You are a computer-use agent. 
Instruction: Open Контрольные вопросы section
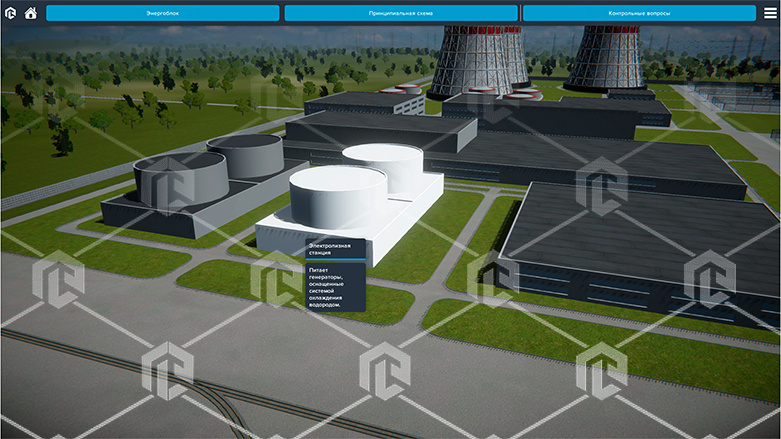point(639,13)
